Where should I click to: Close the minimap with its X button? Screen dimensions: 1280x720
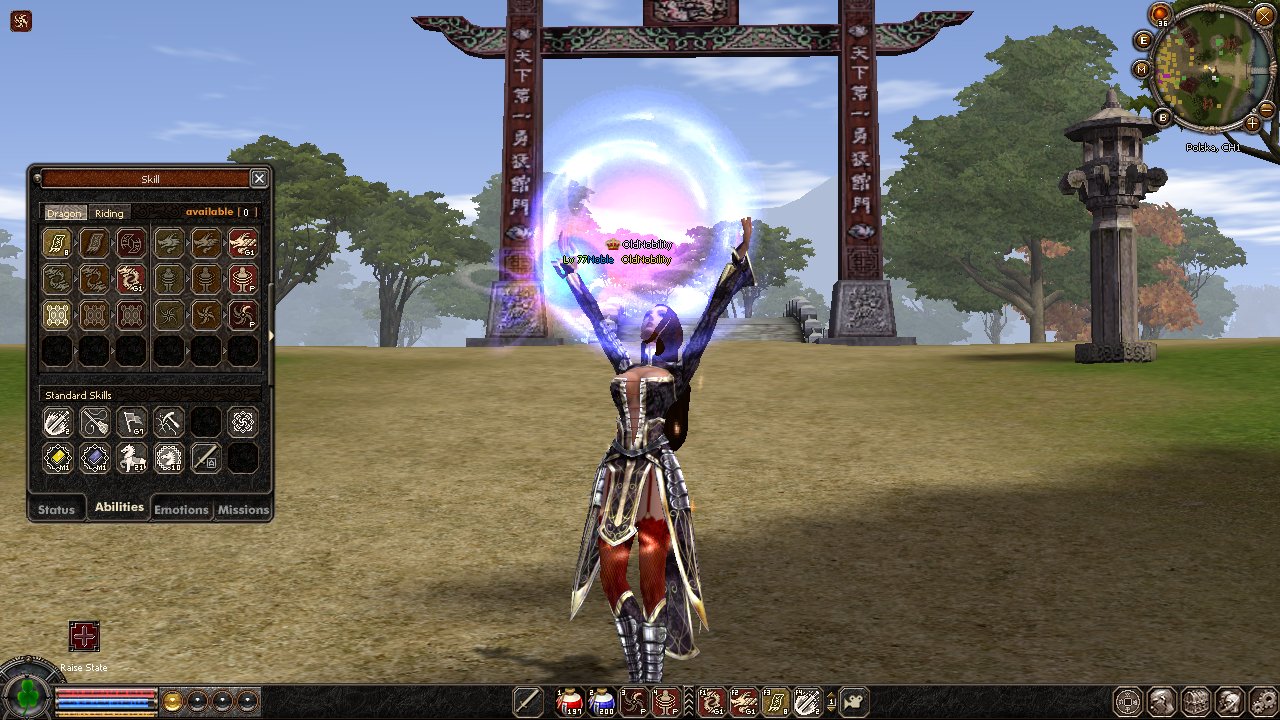pyautogui.click(x=1265, y=14)
